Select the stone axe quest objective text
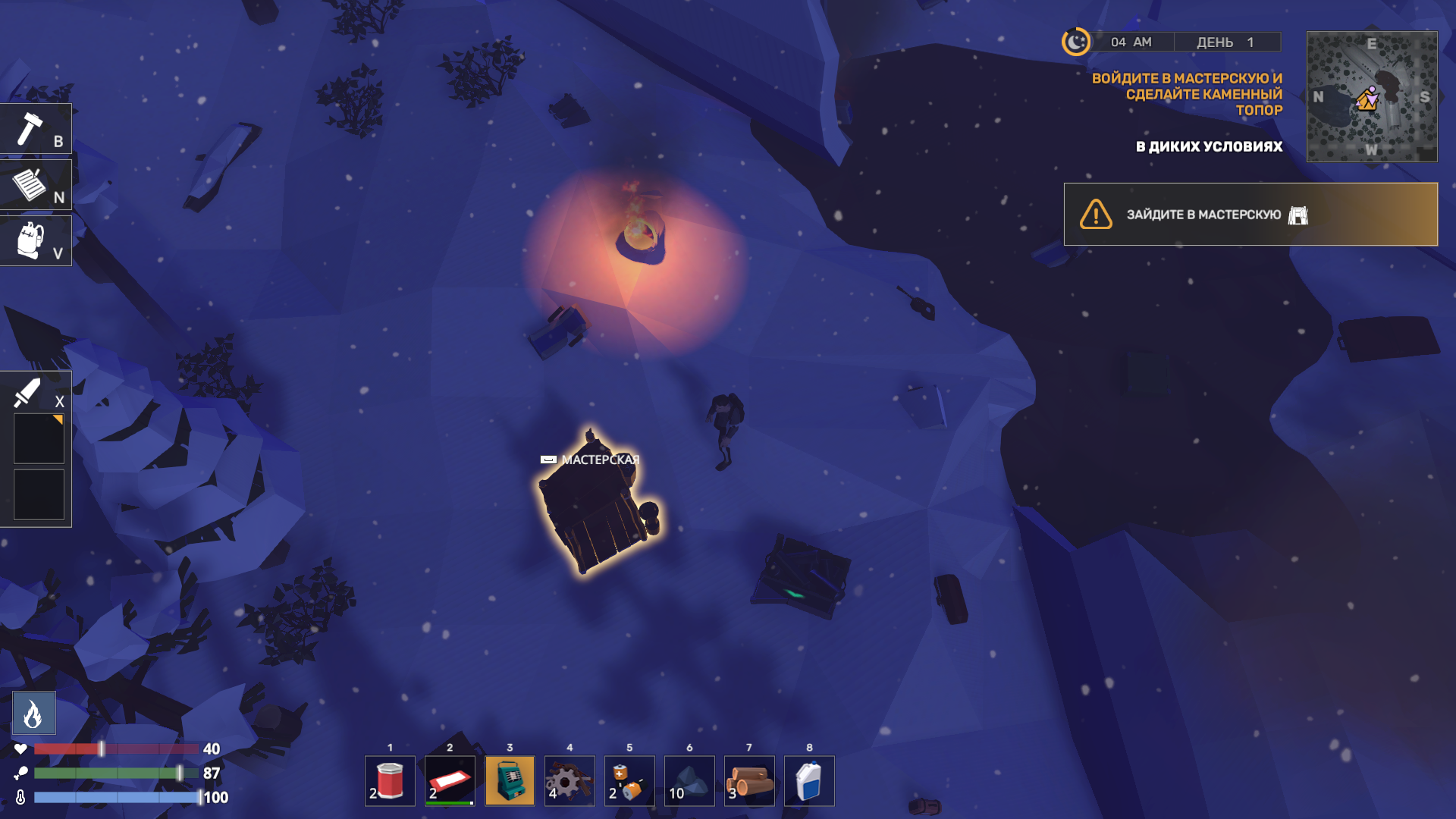This screenshot has height=819, width=1456. (x=1187, y=94)
